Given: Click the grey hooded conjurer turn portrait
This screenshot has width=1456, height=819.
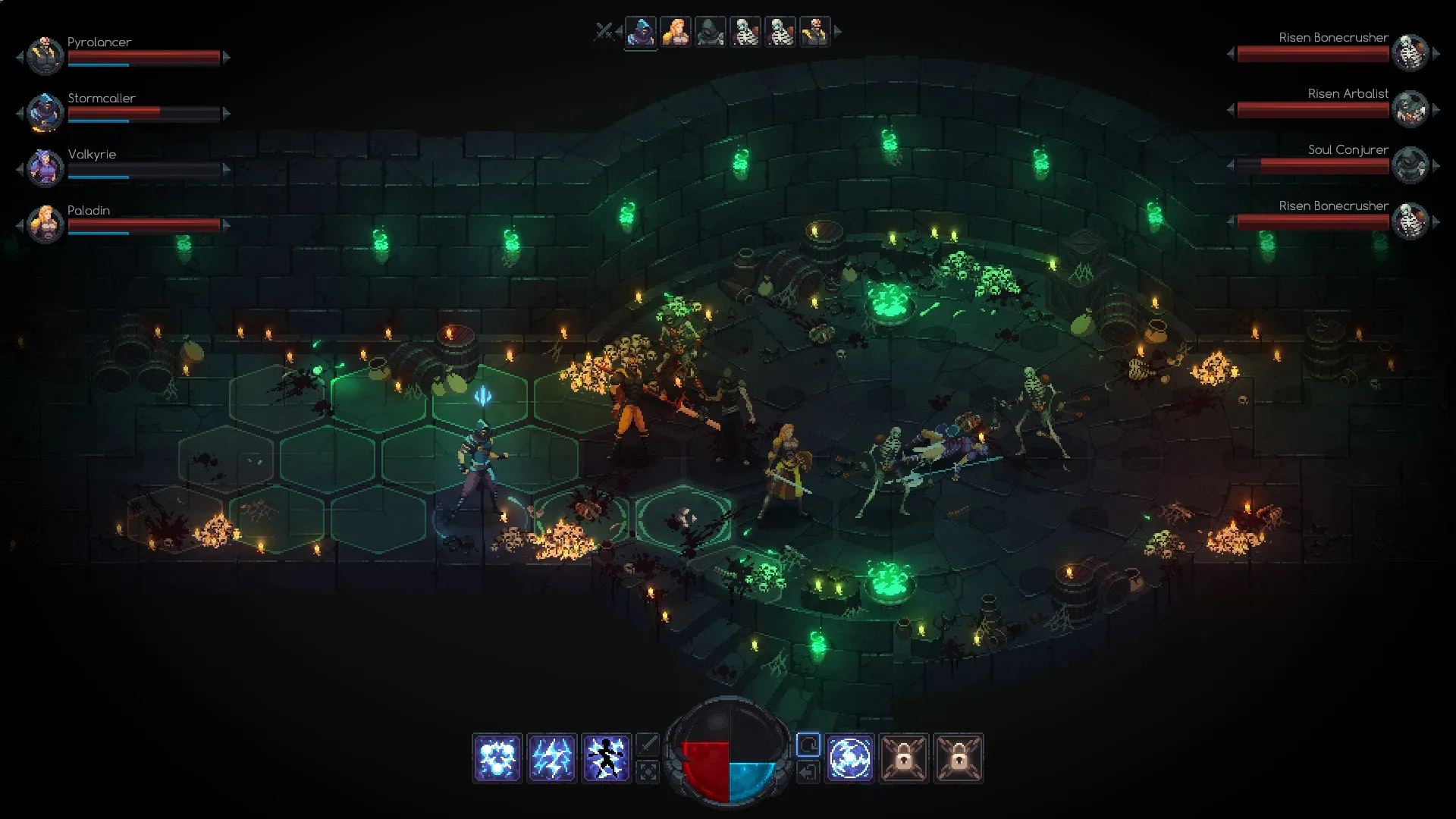Looking at the screenshot, I should pos(711,32).
